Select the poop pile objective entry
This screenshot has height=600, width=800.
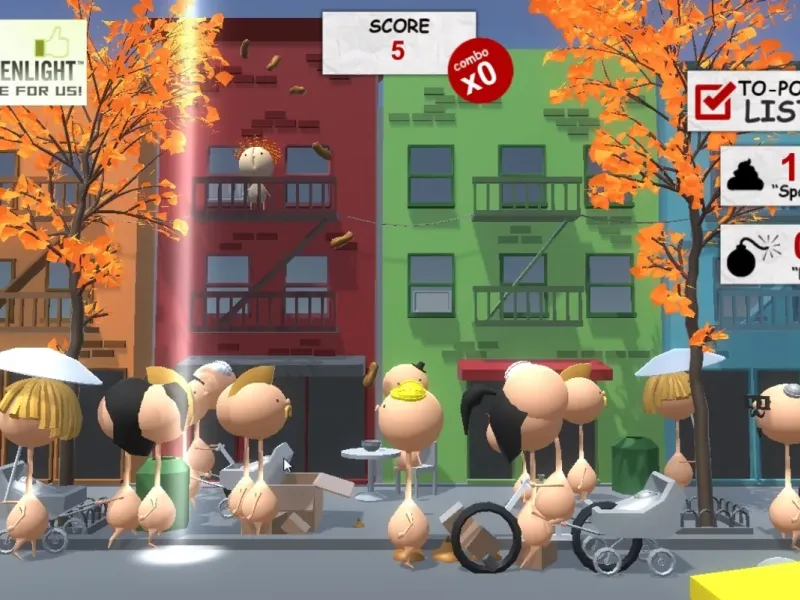[x=760, y=175]
